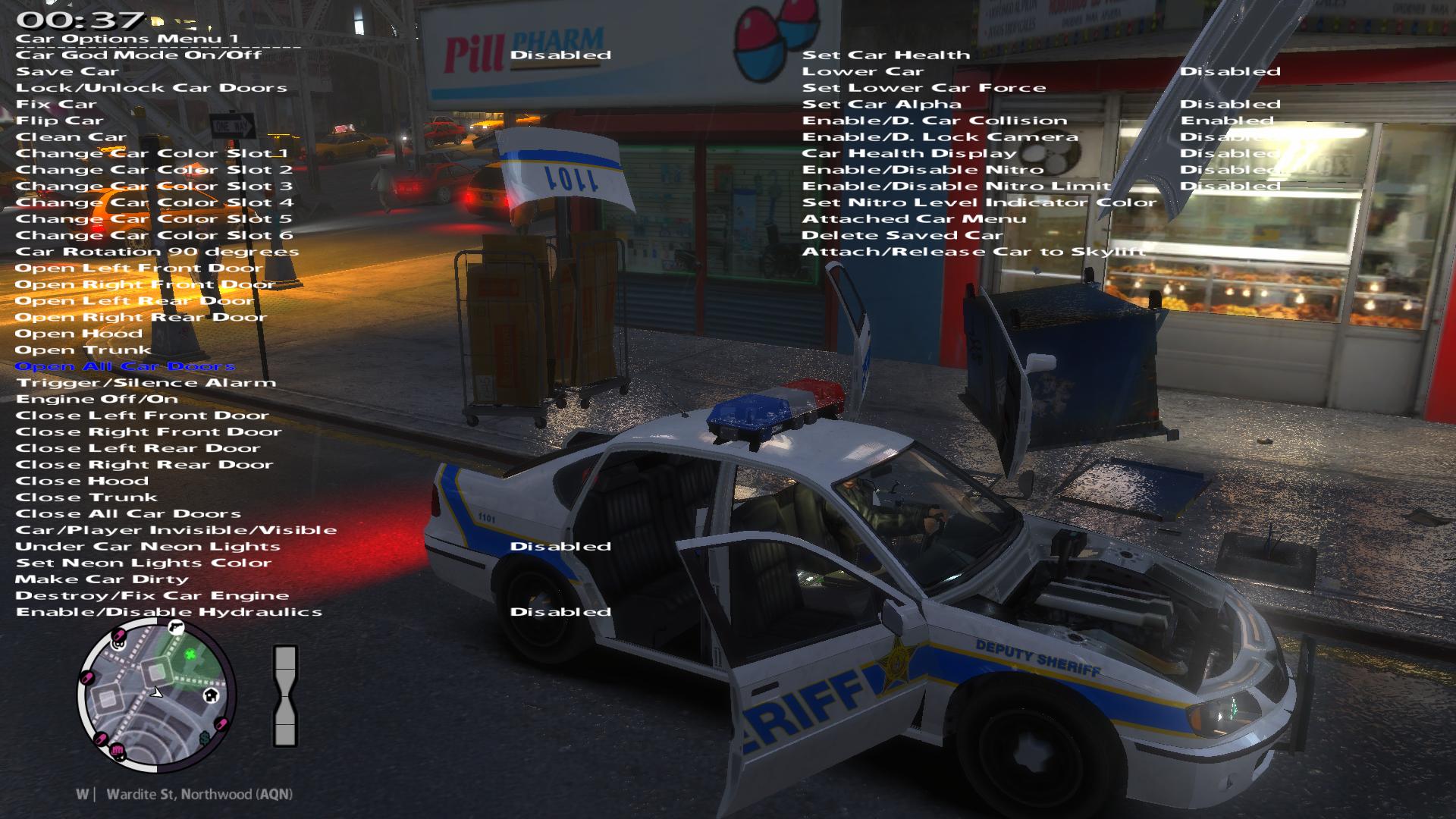Toggle Engine Off/On
The image size is (1456, 819).
(97, 400)
